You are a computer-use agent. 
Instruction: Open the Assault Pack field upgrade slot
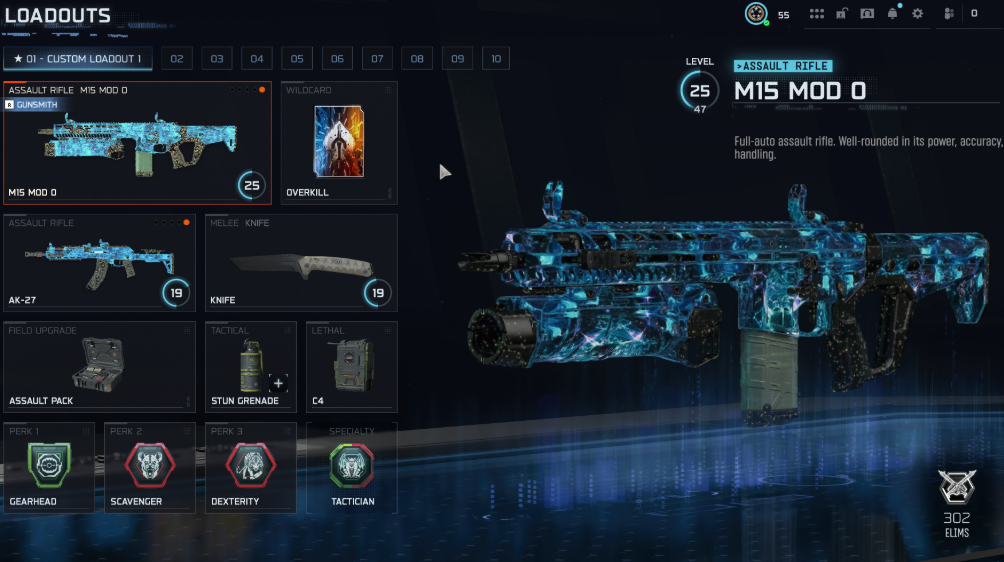pyautogui.click(x=100, y=367)
